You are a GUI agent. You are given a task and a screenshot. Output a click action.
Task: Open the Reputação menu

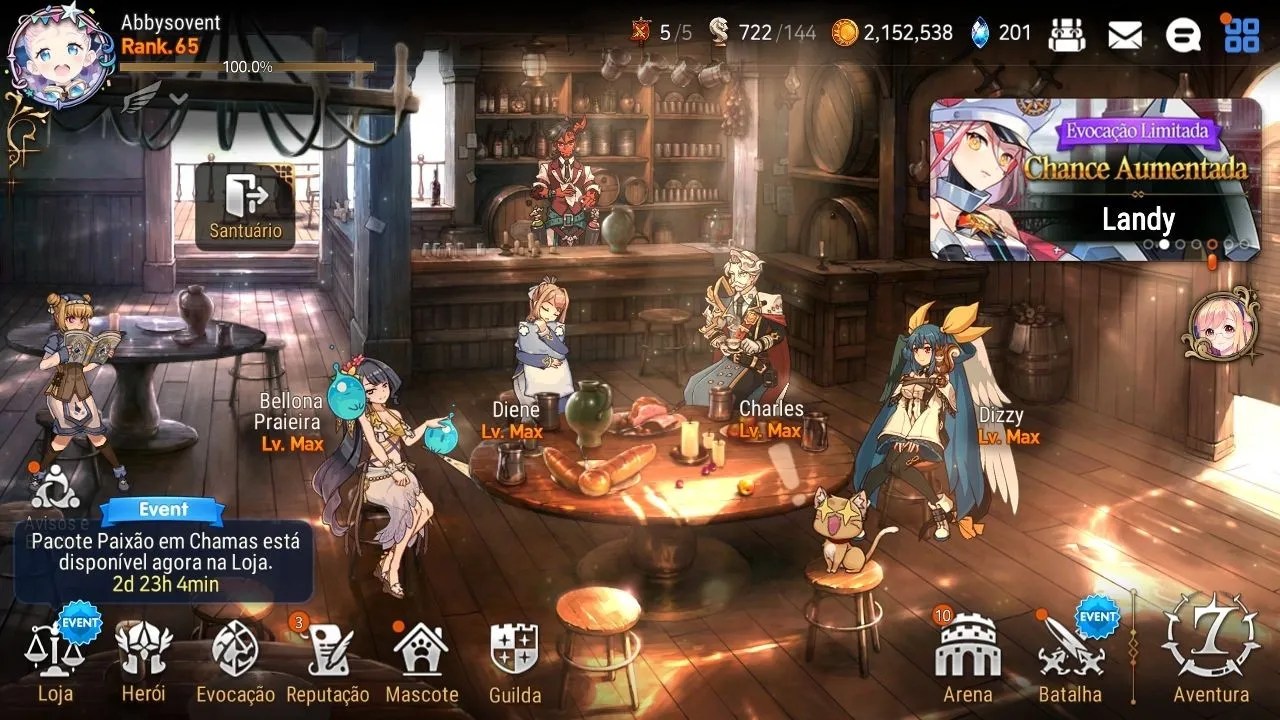click(328, 660)
